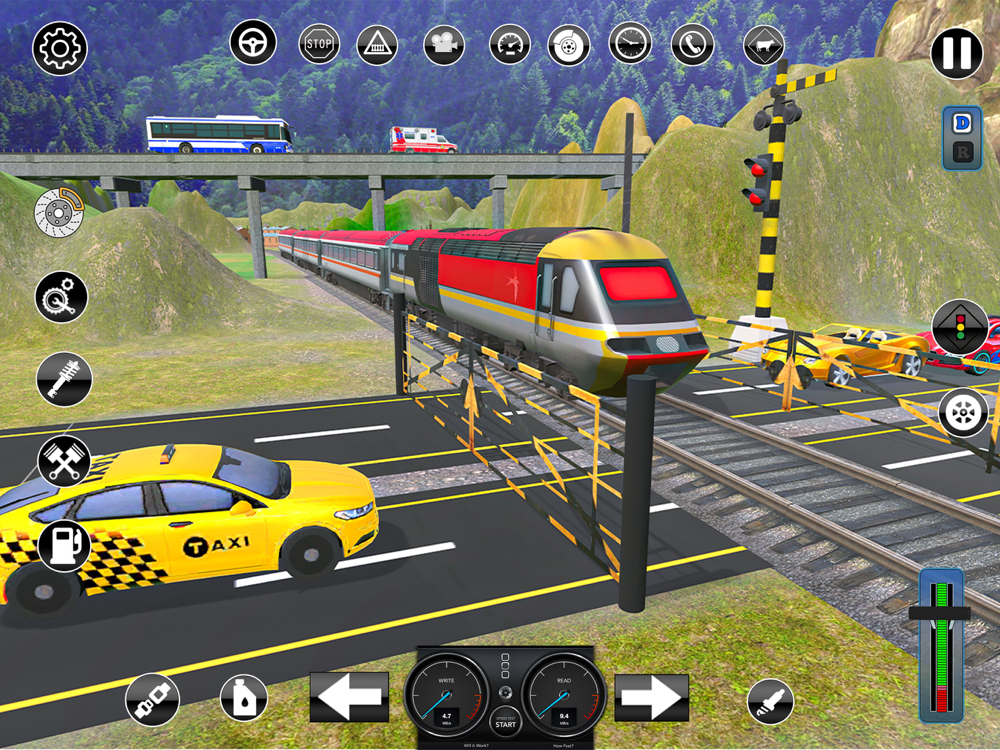Switch view with the video camera icon
The width and height of the screenshot is (1000, 750).
point(444,44)
